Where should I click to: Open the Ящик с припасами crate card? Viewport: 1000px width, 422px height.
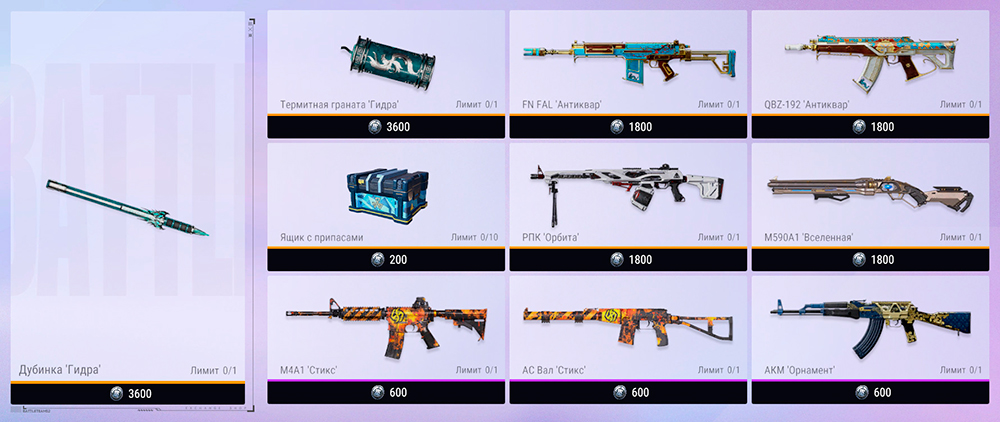(385, 192)
